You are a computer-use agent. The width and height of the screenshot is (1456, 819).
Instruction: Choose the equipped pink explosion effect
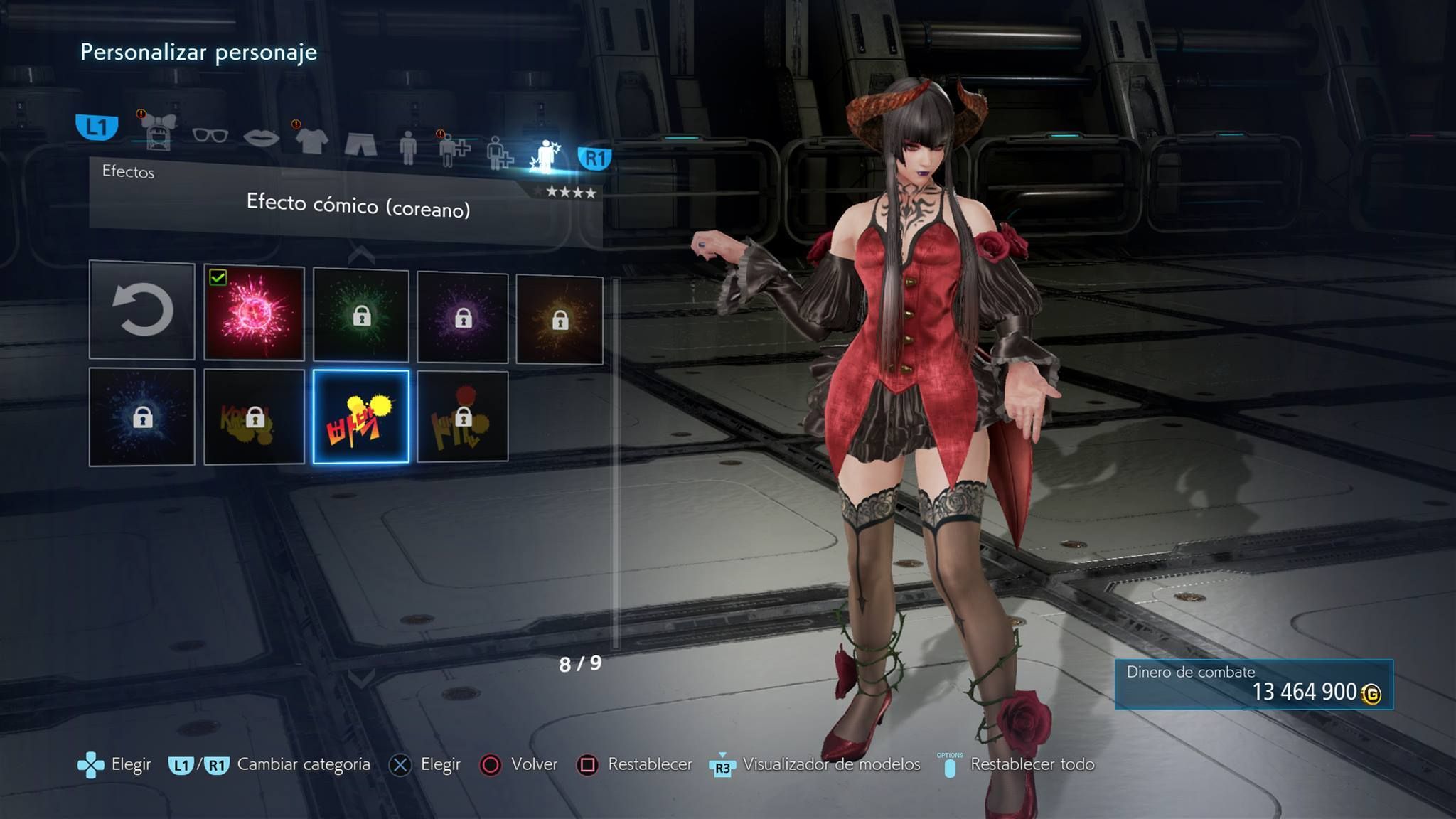[x=254, y=314]
